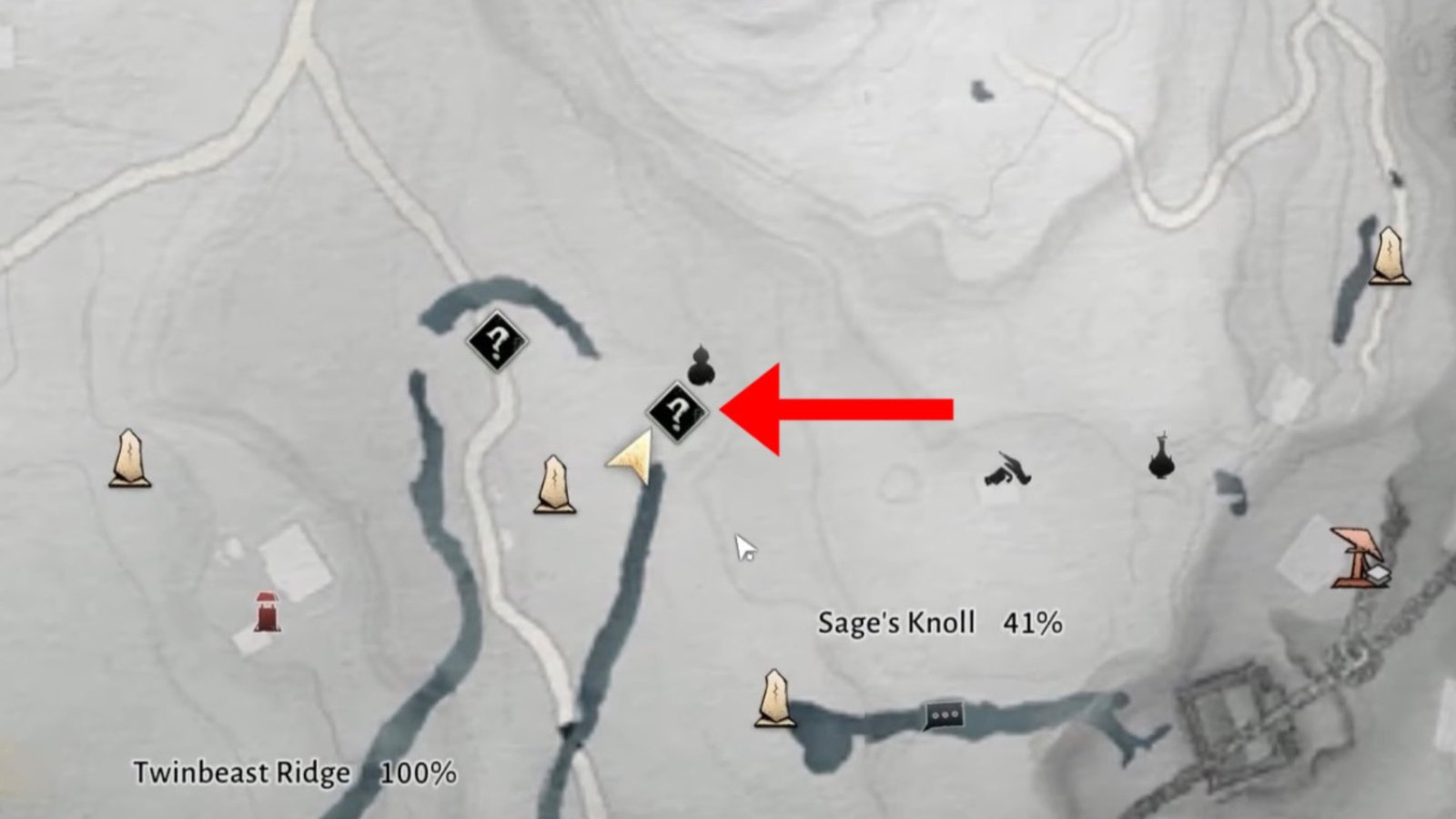Click the 41% completion indicator for Sage's Knoll
Image resolution: width=1456 pixels, height=819 pixels.
[1033, 622]
